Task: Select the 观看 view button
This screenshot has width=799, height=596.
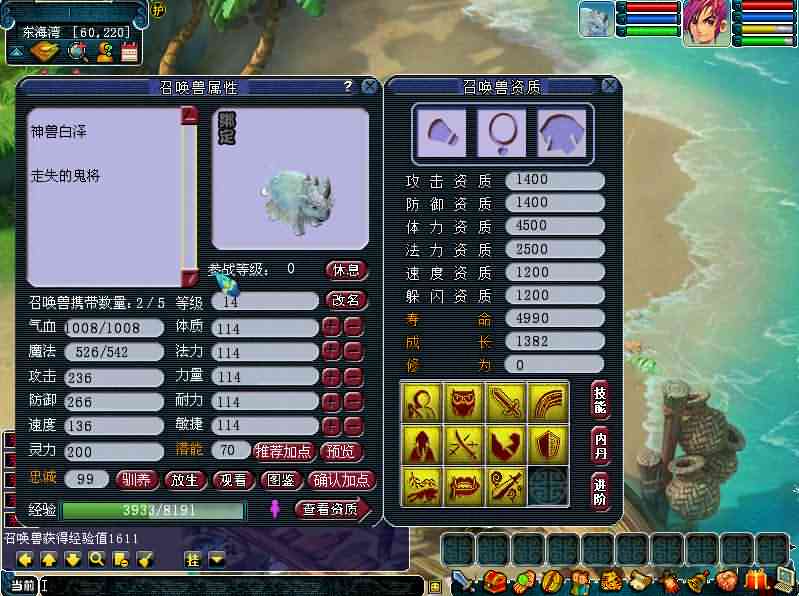Action: (x=233, y=480)
